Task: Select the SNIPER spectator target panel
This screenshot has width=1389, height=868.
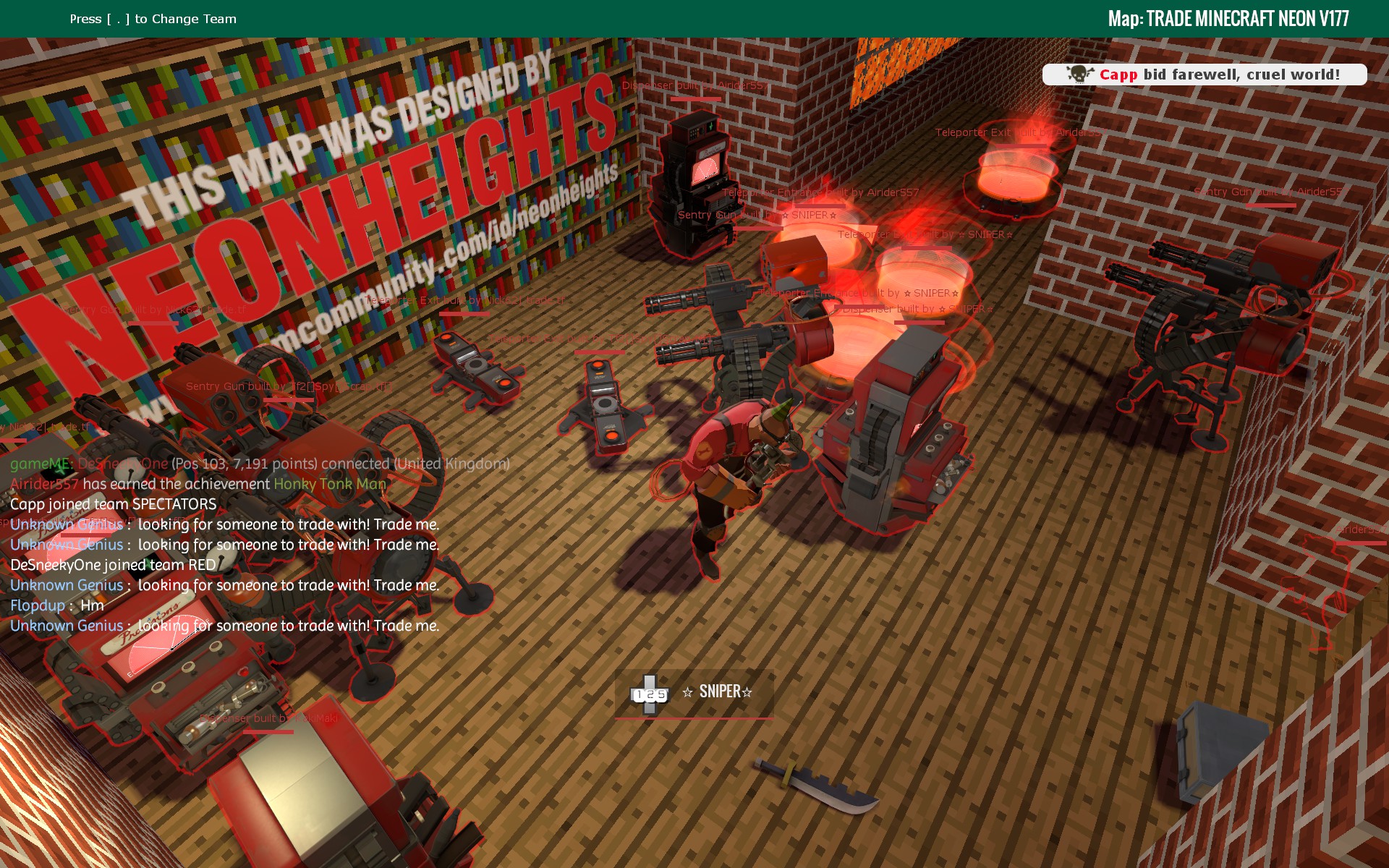Action: [x=694, y=693]
